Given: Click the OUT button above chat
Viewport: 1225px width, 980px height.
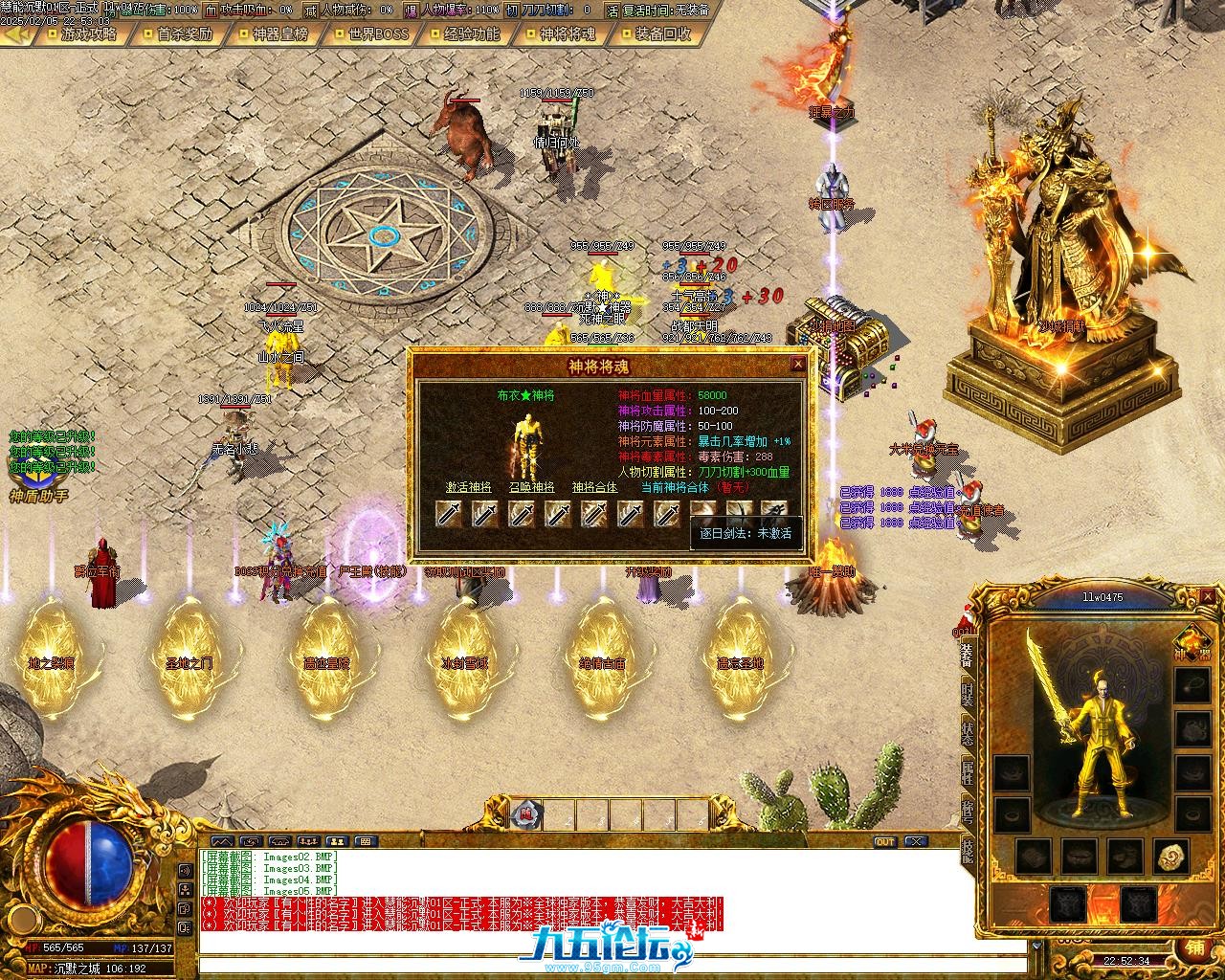Looking at the screenshot, I should (884, 842).
